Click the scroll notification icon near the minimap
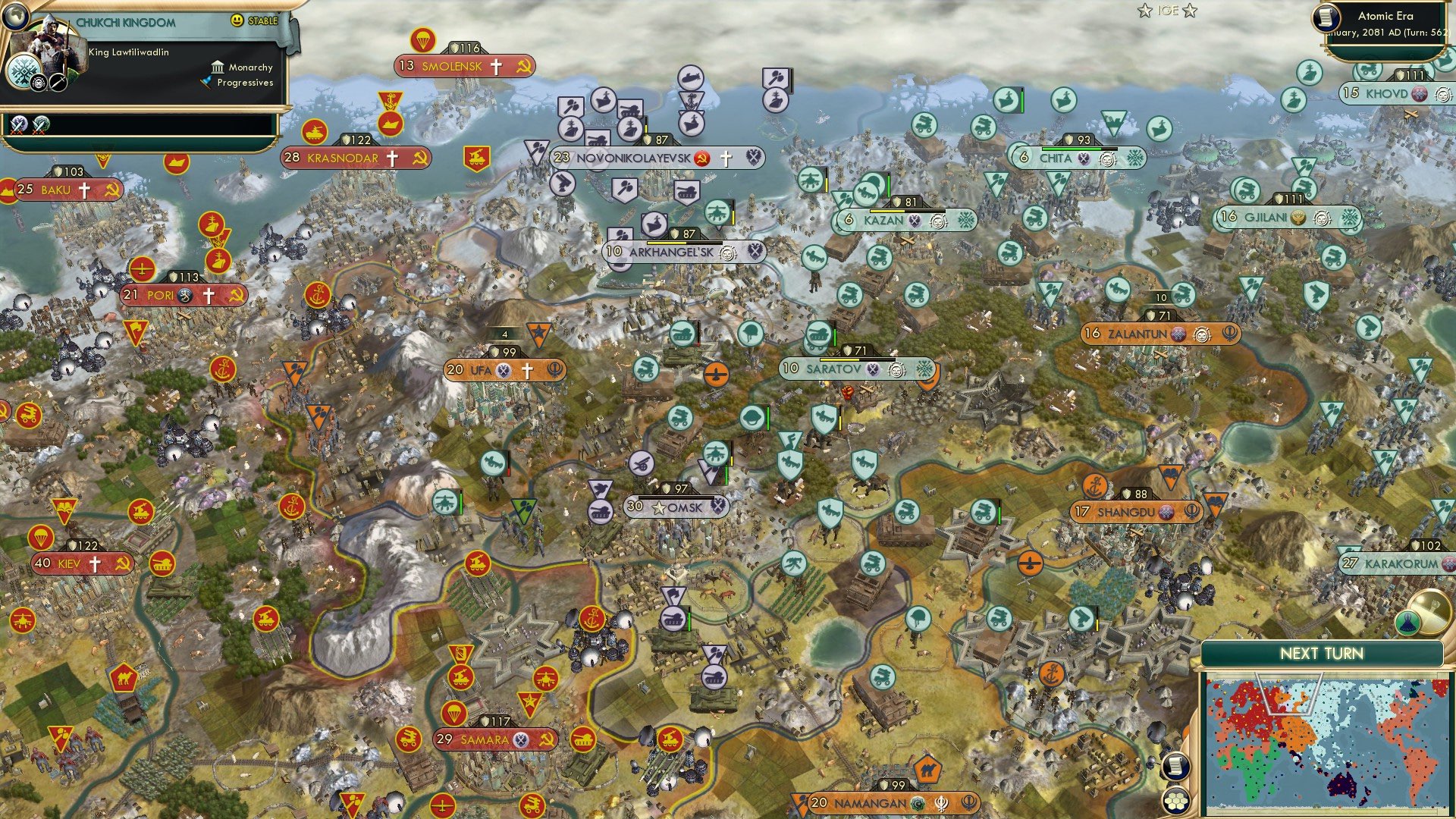 coord(1175,766)
